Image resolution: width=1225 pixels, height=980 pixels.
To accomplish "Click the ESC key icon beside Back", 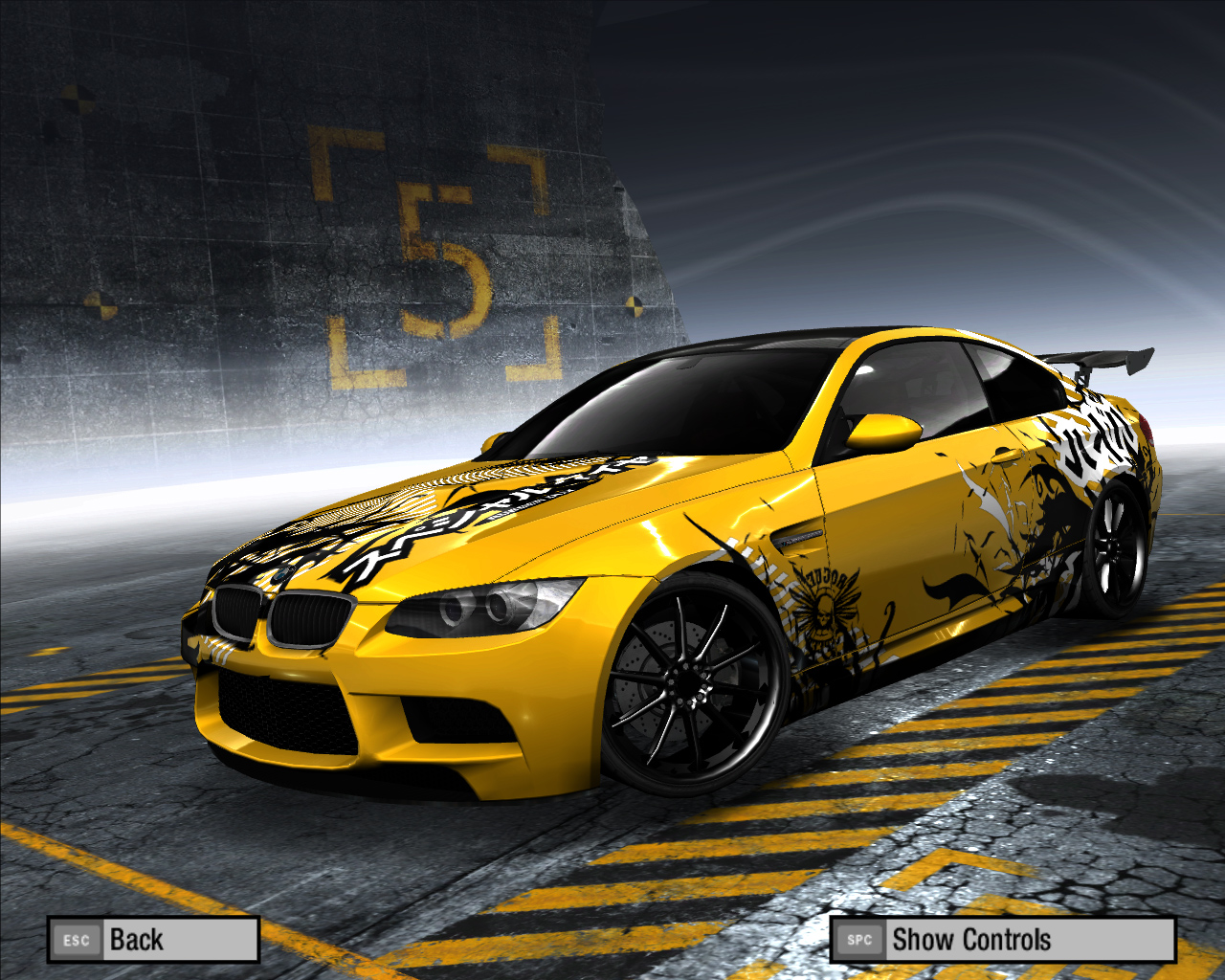I will click(77, 940).
